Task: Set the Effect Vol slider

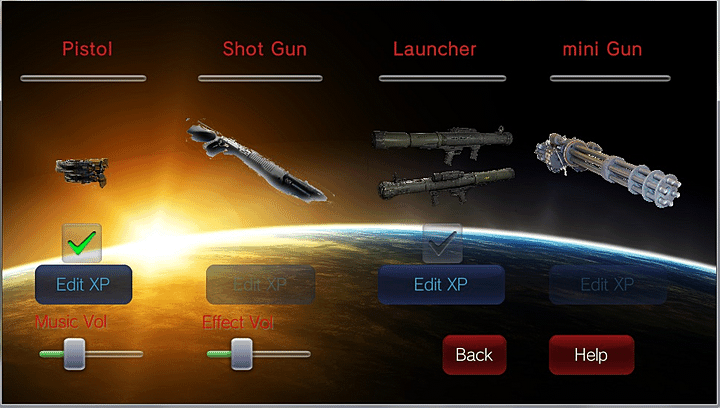Action: coord(241,354)
